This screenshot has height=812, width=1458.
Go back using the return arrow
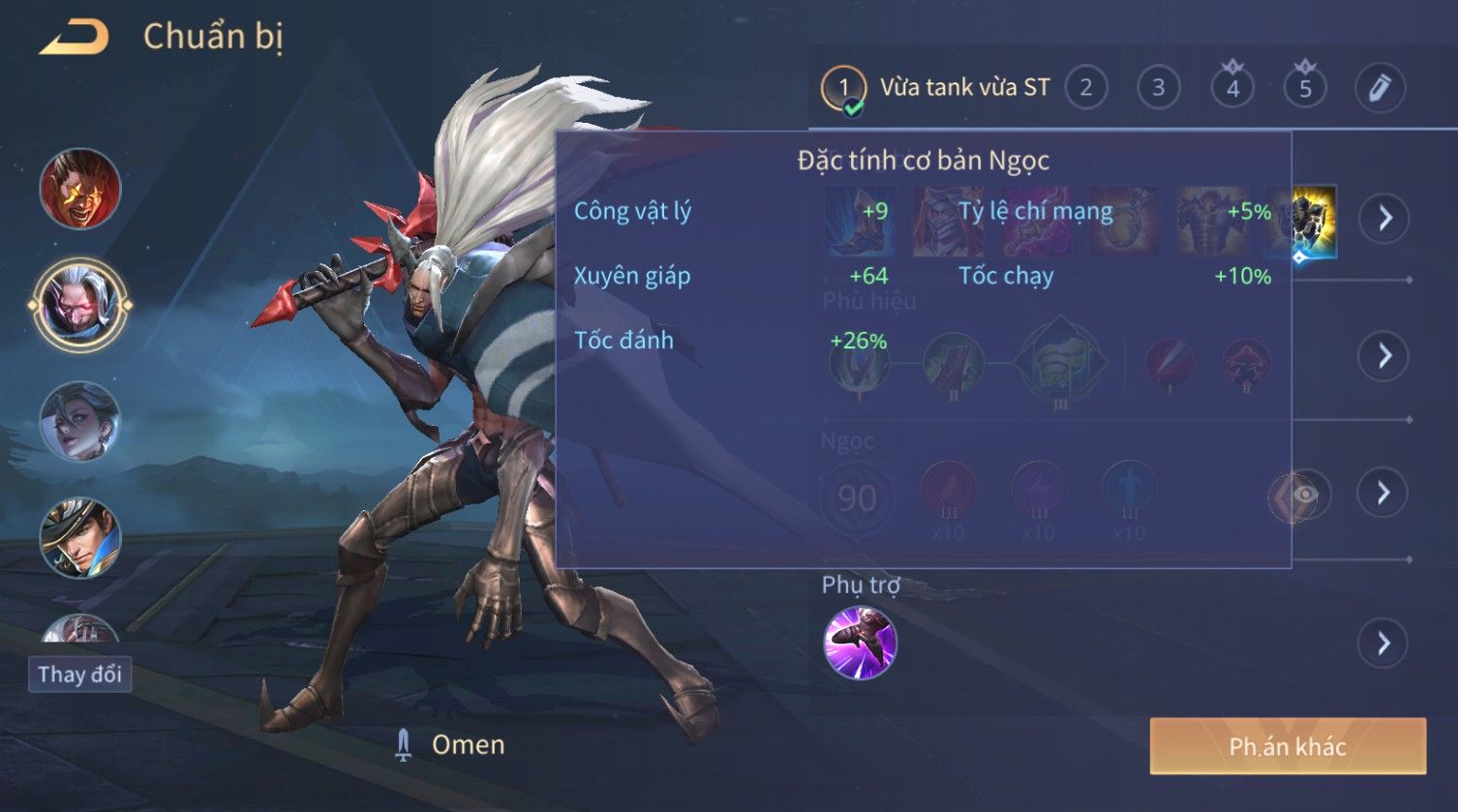pyautogui.click(x=74, y=39)
